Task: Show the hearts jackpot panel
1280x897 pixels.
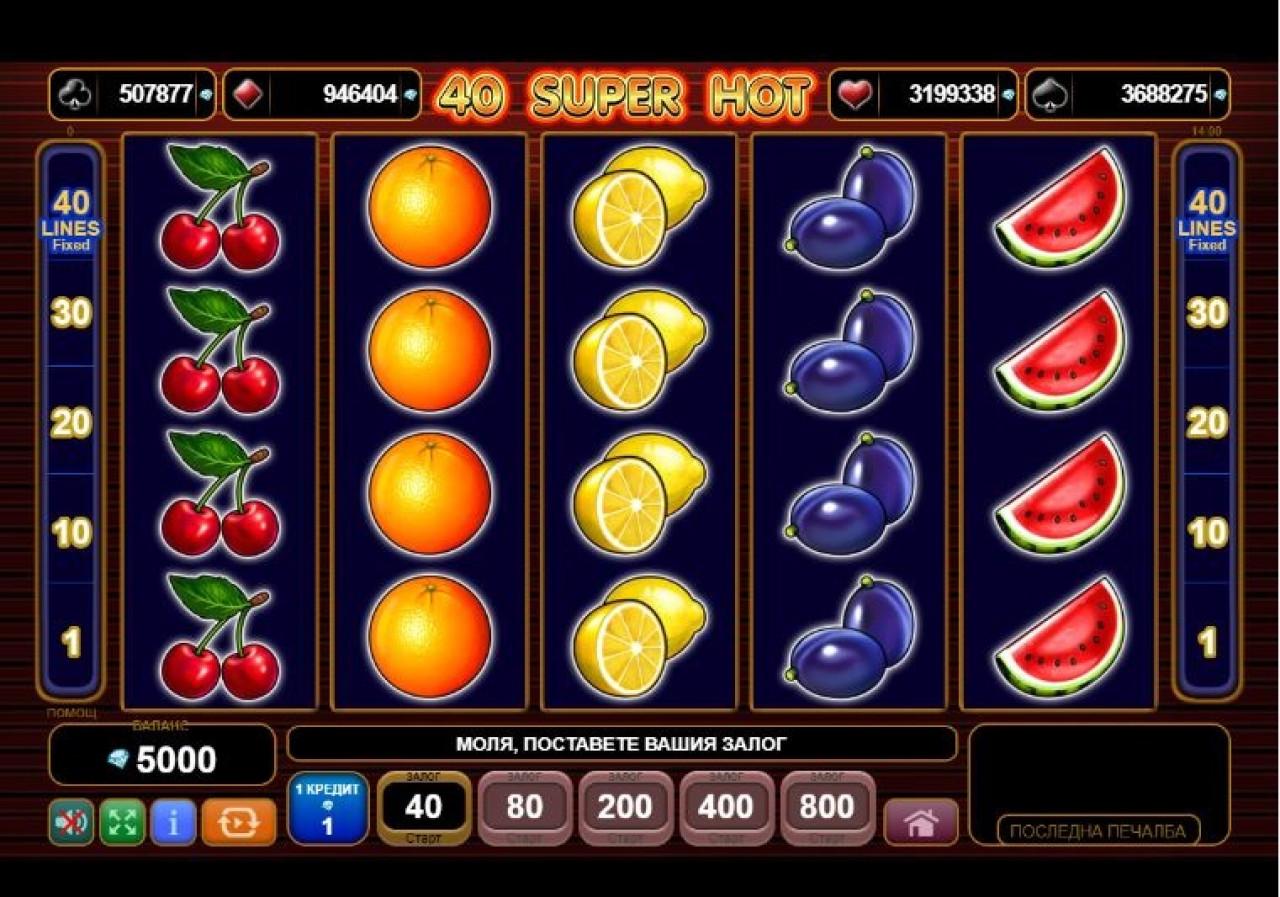Action: pyautogui.click(x=923, y=95)
